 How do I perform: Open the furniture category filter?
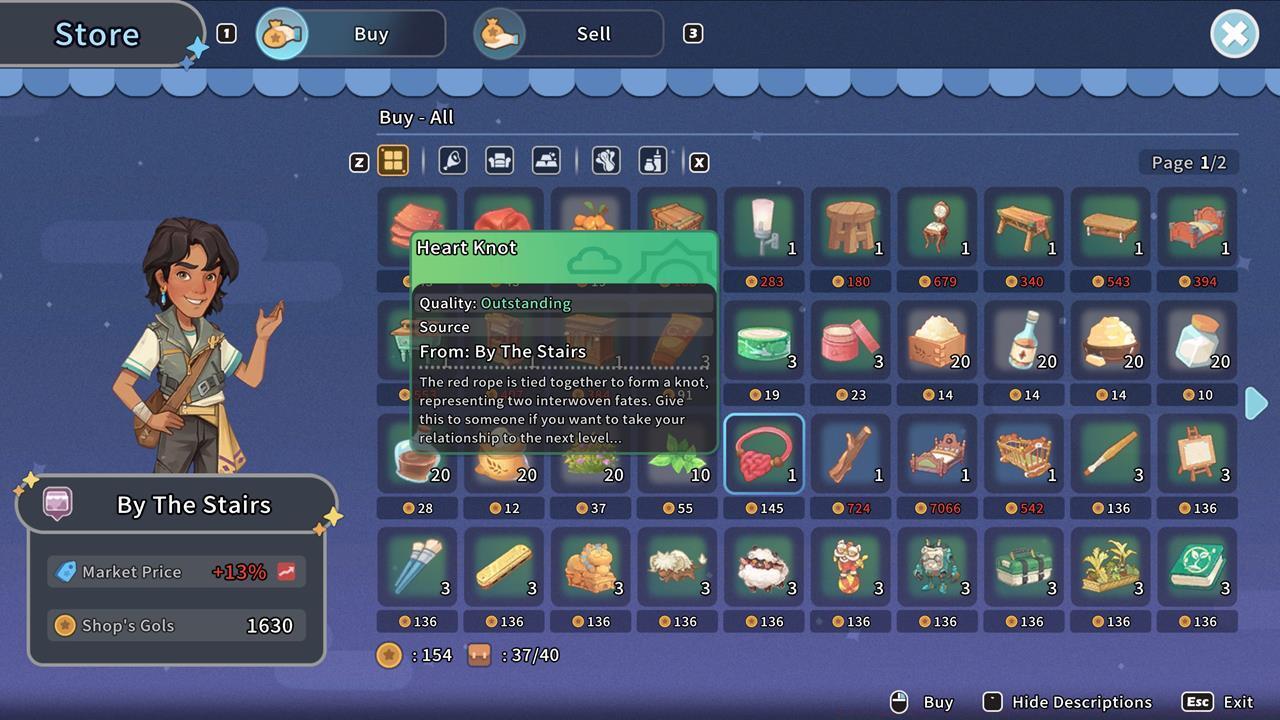point(499,161)
